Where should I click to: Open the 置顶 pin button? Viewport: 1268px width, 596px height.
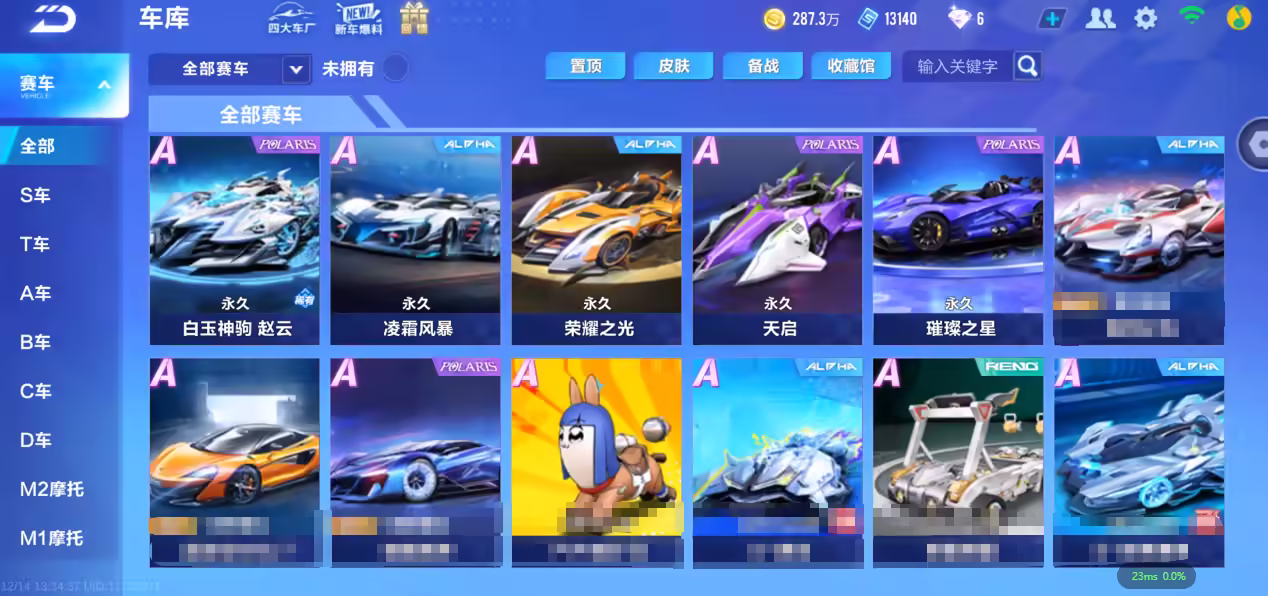point(585,66)
